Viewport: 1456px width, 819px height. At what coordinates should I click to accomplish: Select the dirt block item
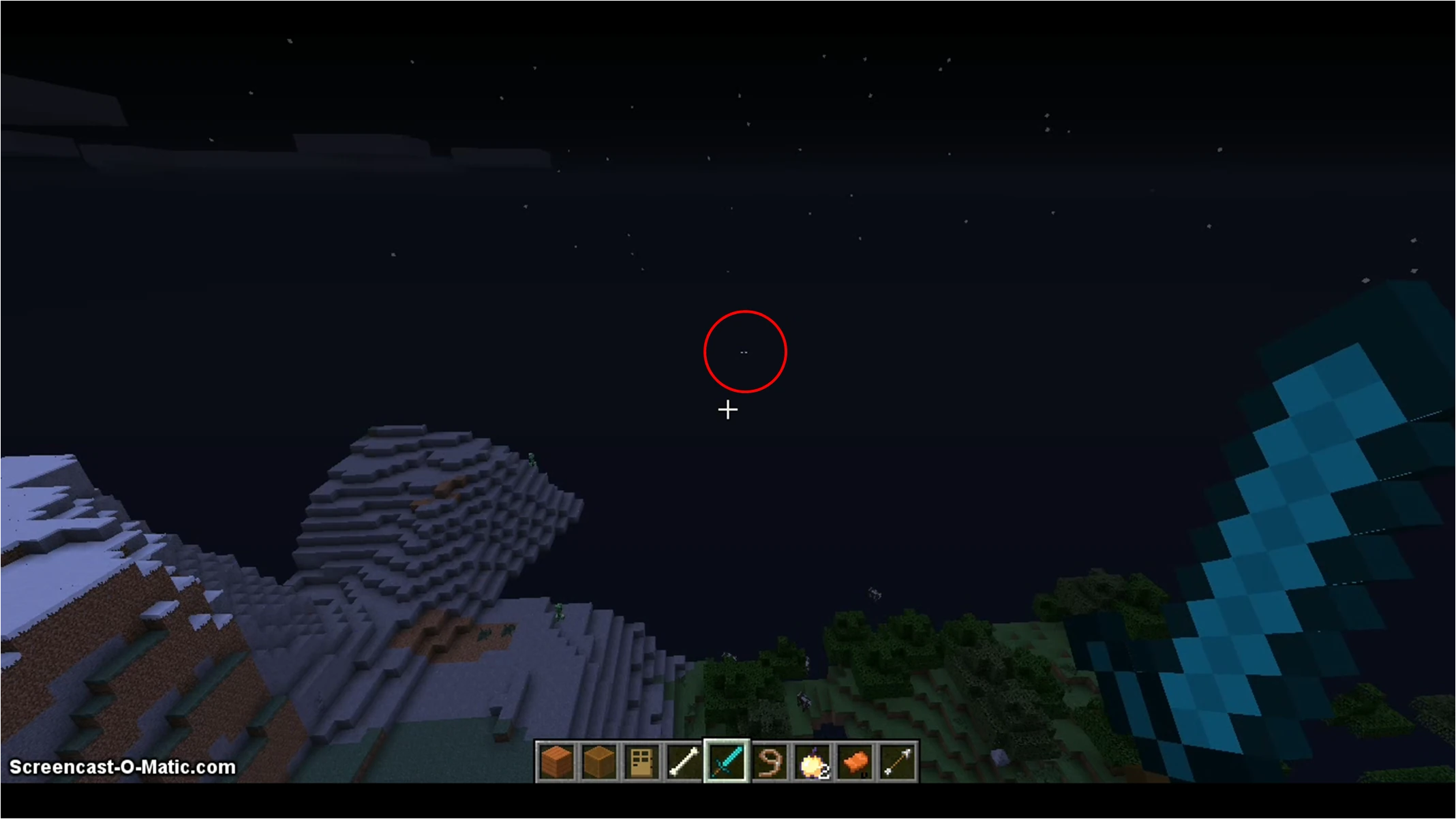(x=598, y=761)
